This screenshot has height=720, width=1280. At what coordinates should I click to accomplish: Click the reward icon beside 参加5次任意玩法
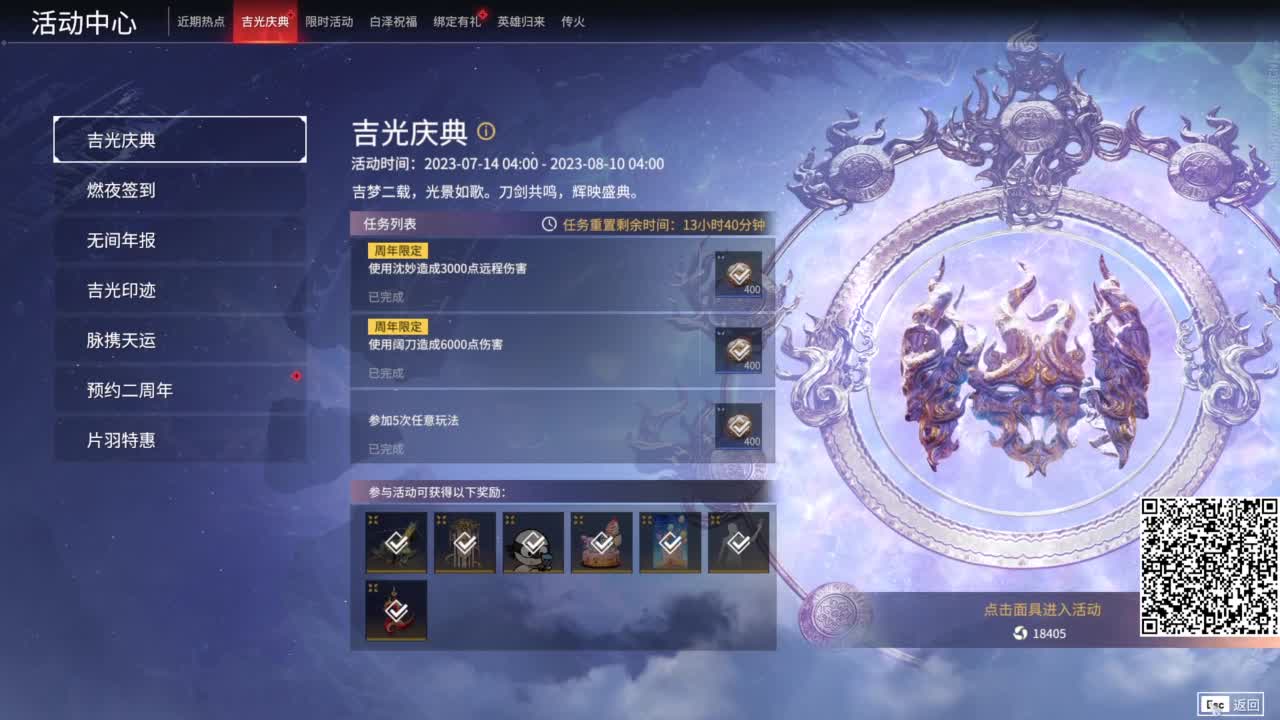click(x=738, y=428)
